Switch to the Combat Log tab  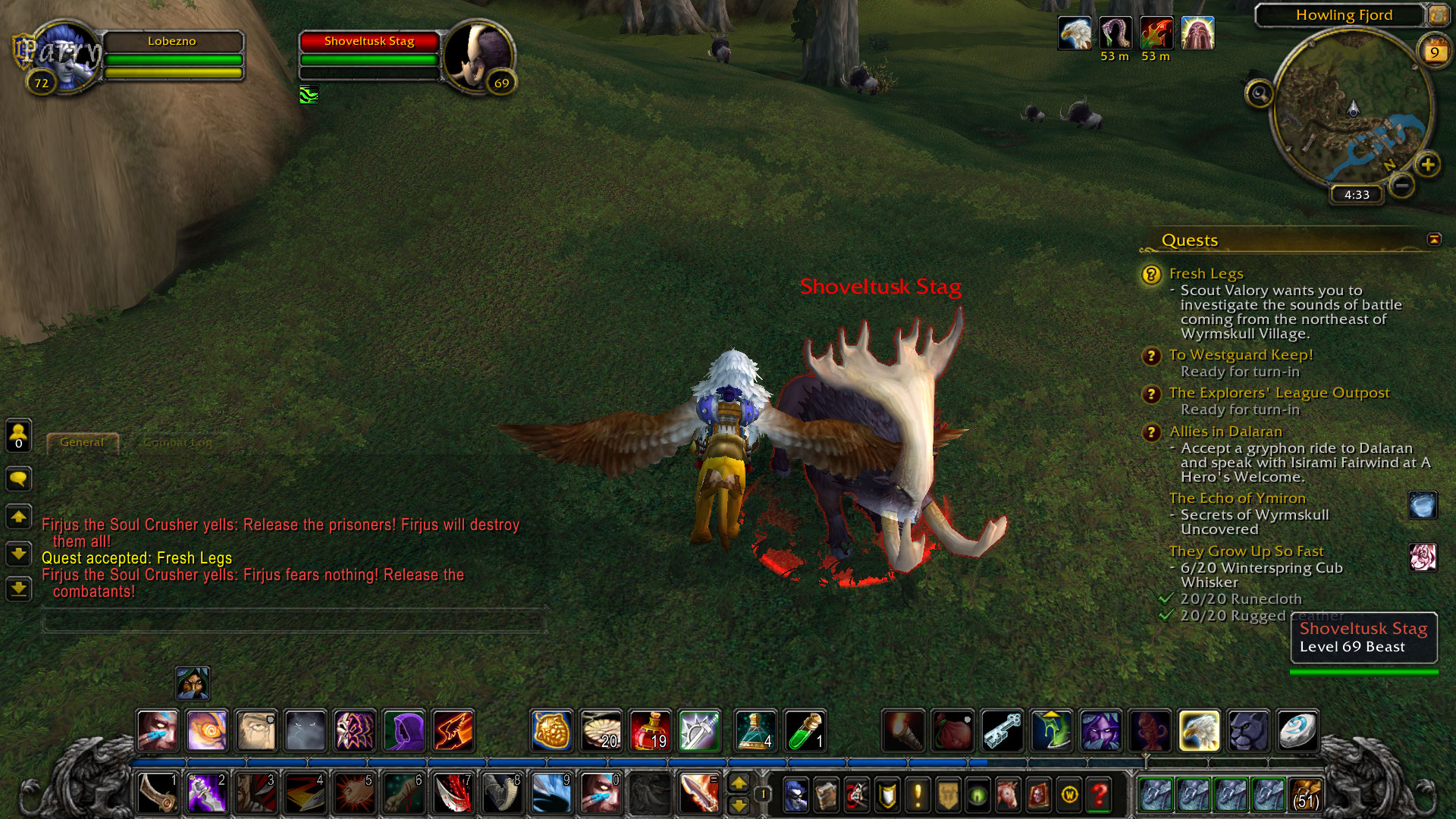tap(177, 442)
